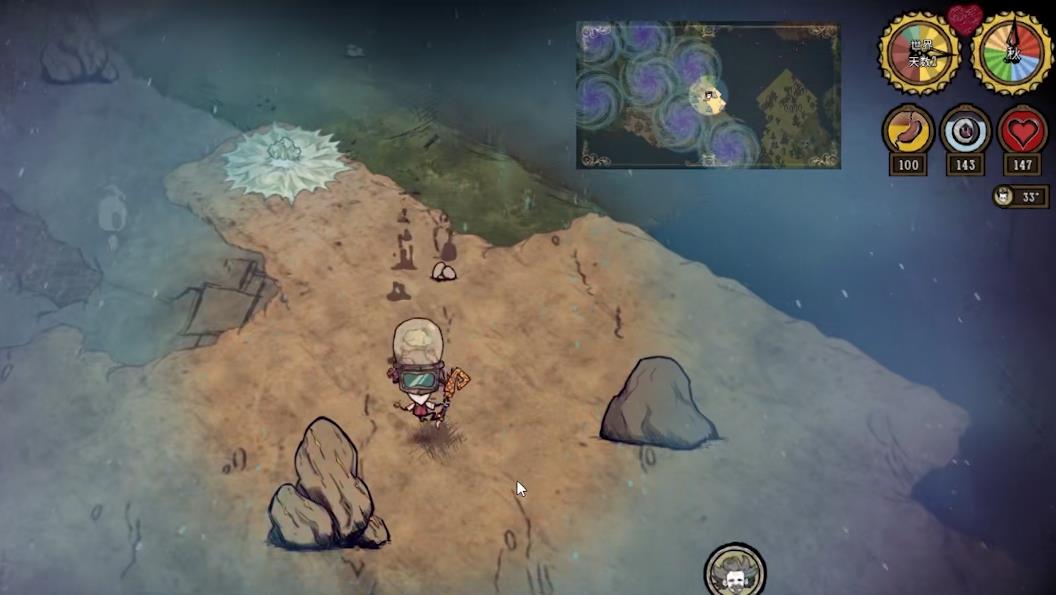This screenshot has width=1056, height=595.
Task: Click the red heart health badge
Action: [x=1021, y=131]
